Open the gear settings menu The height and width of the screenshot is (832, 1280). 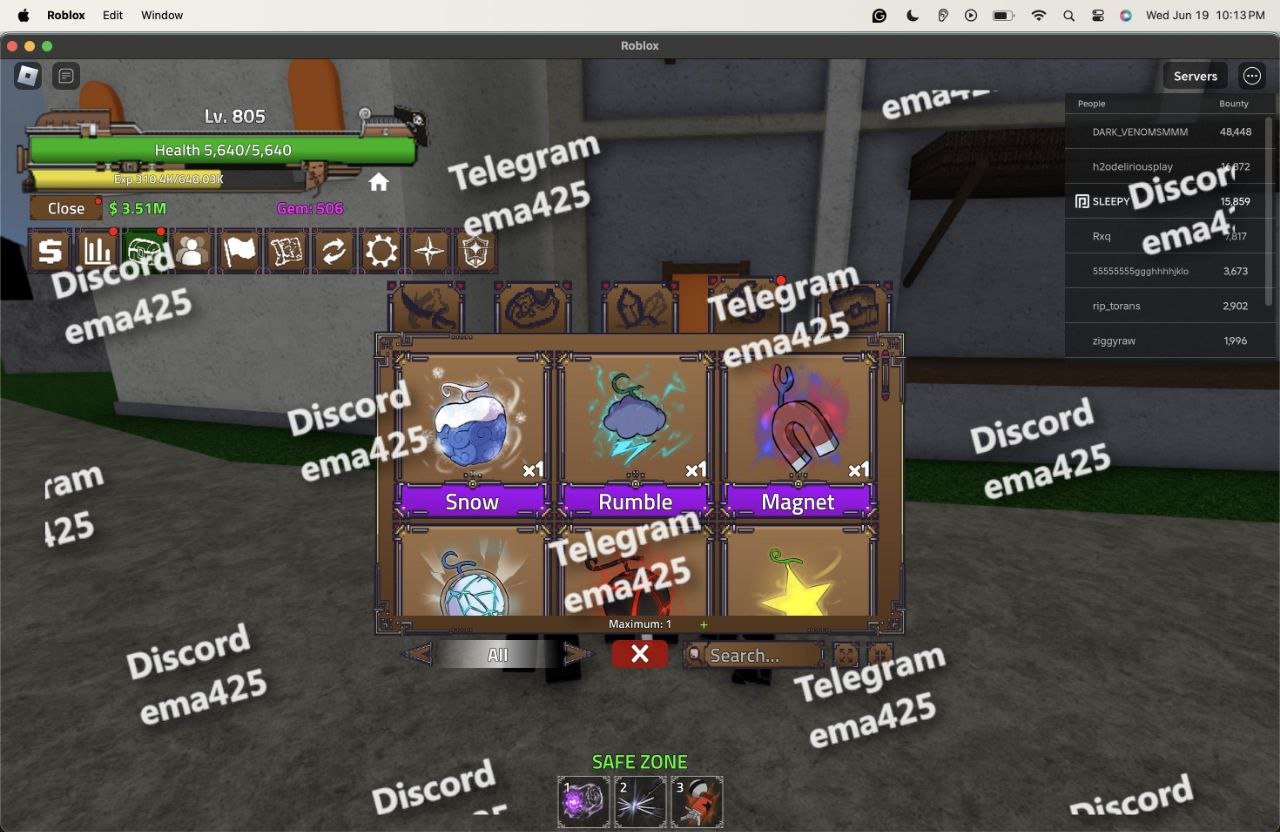[x=381, y=251]
